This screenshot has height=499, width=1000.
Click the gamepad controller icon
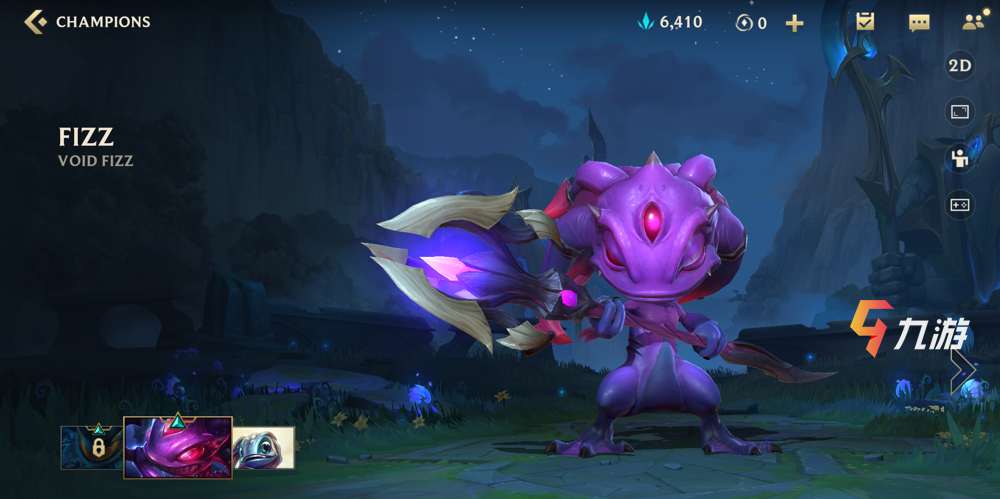[x=960, y=204]
